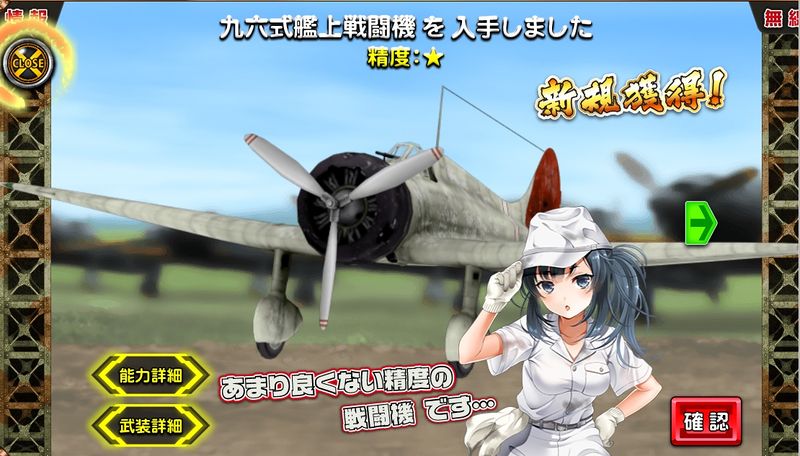Click the green right arrow

(697, 222)
